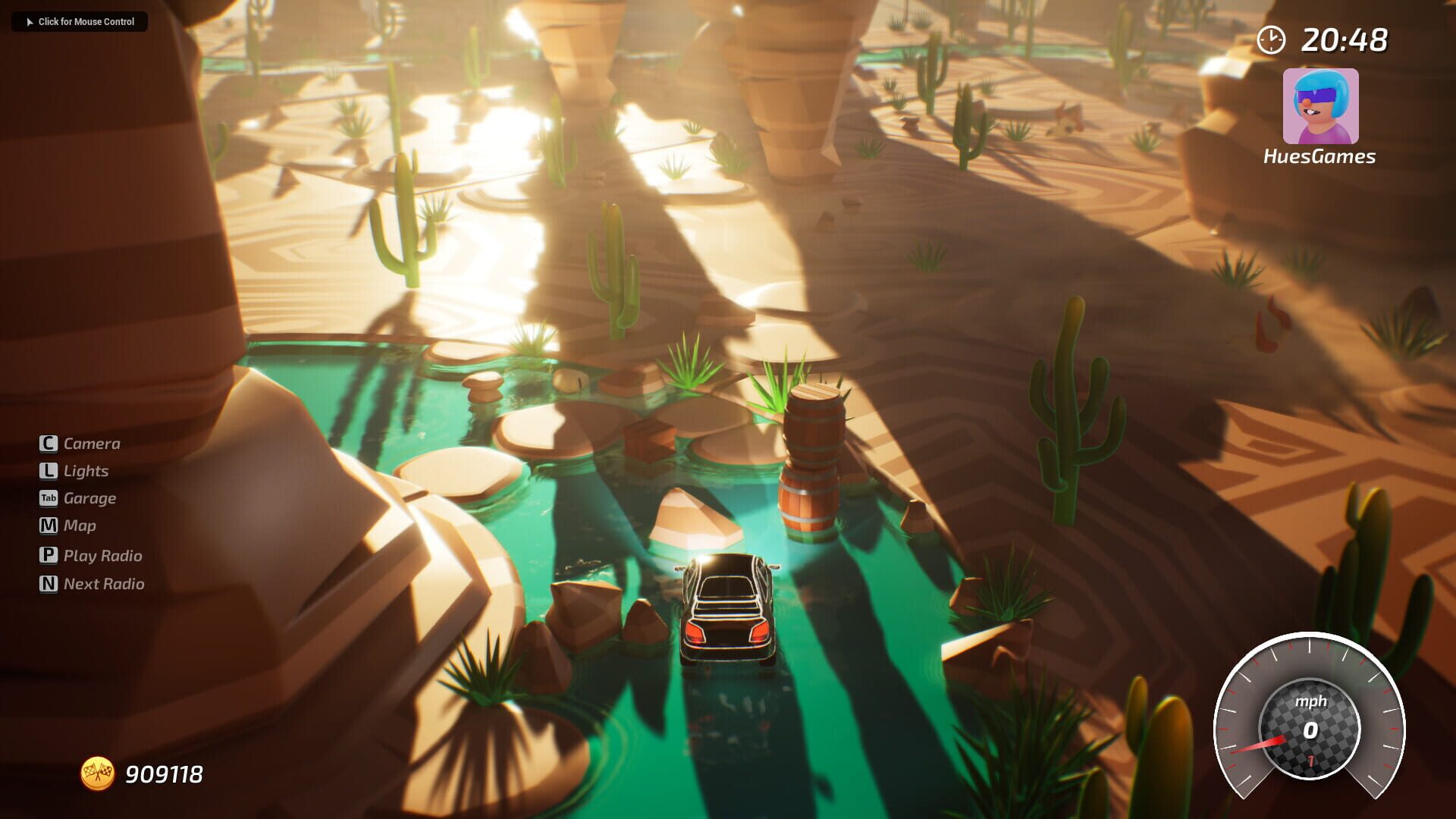
Task: Open the Garage from the shortcut list
Action: [x=90, y=498]
